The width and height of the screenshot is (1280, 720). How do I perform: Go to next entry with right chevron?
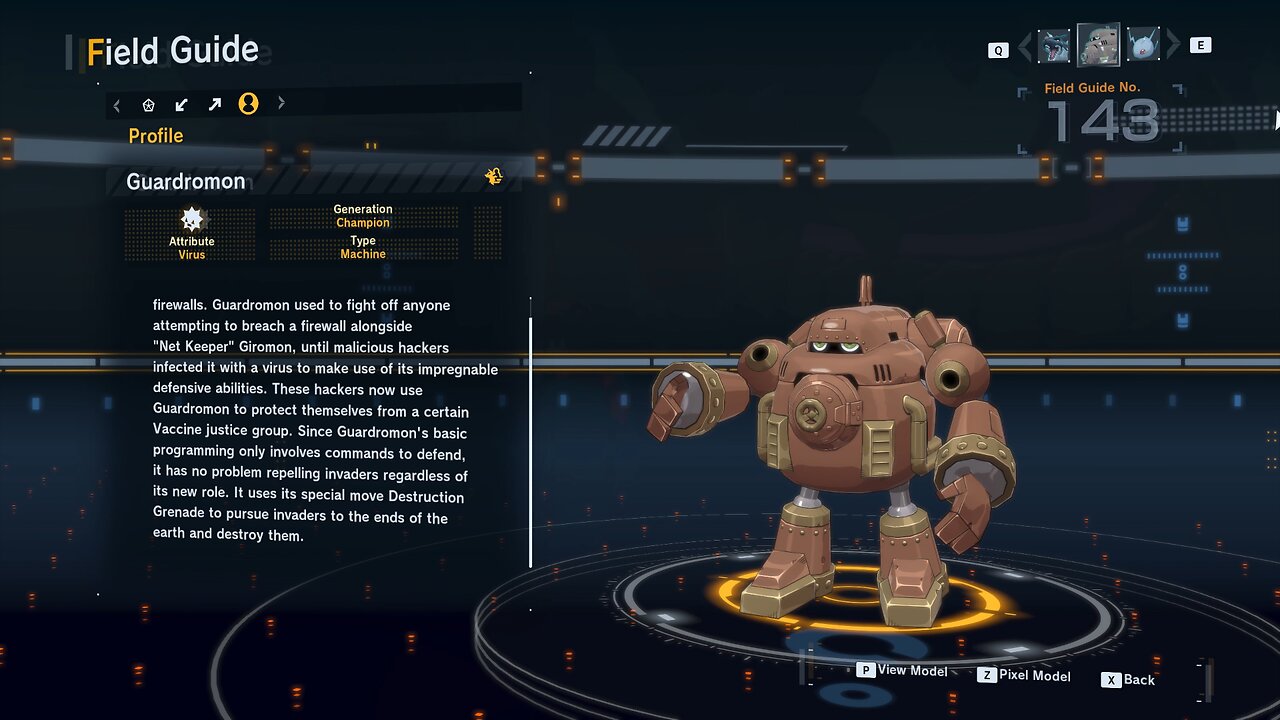point(1173,46)
